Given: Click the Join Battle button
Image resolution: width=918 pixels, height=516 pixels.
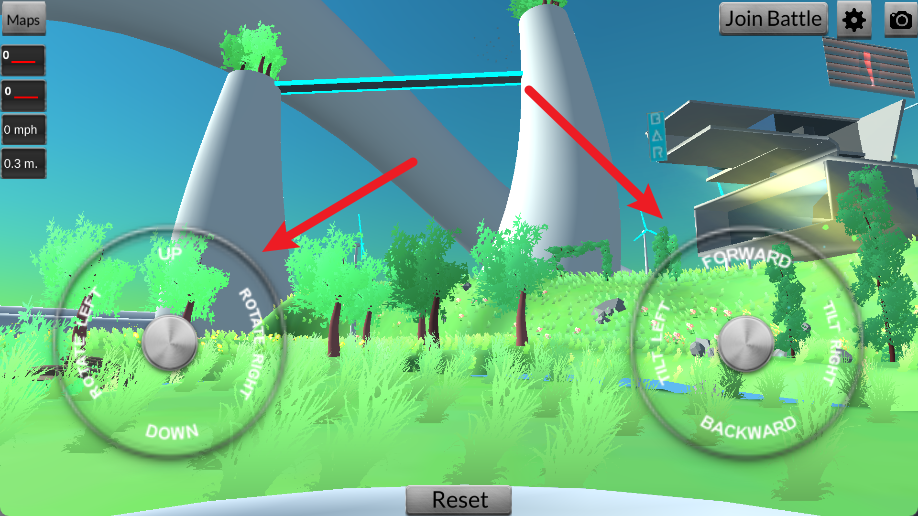Looking at the screenshot, I should pos(774,18).
